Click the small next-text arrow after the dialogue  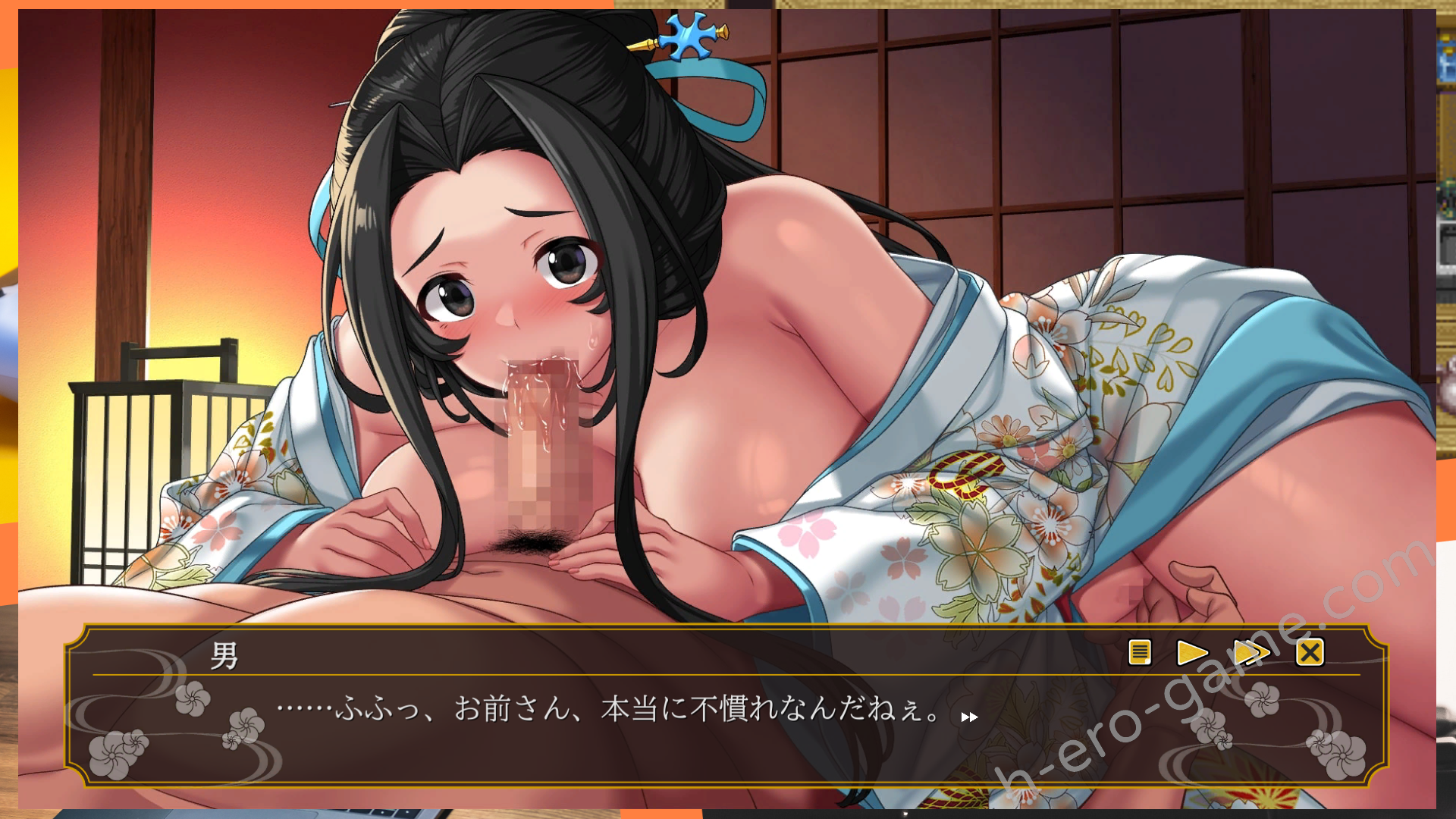[x=968, y=717]
